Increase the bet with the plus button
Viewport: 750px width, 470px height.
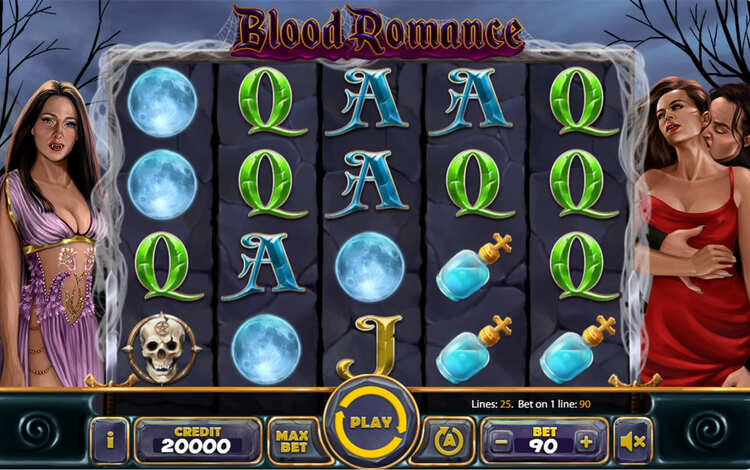(585, 441)
